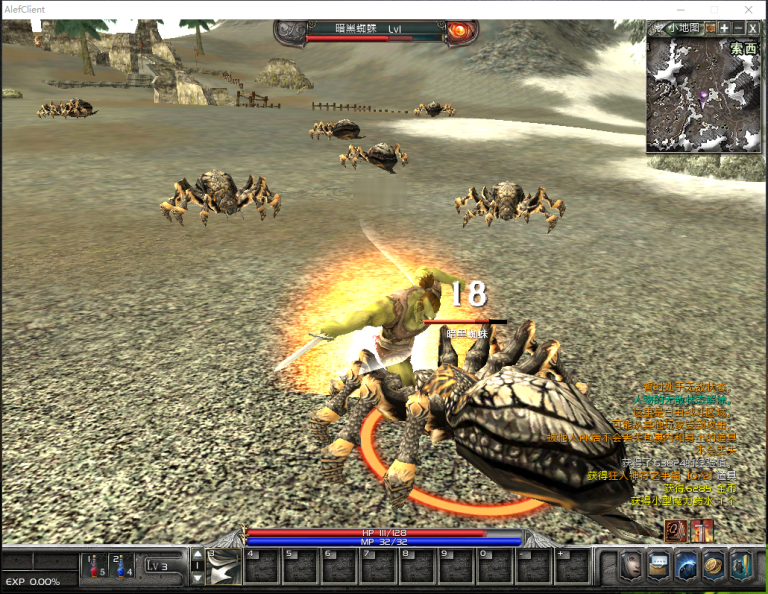768x594 pixels.
Task: Use the red health potion in the quick slot
Action: 96,566
